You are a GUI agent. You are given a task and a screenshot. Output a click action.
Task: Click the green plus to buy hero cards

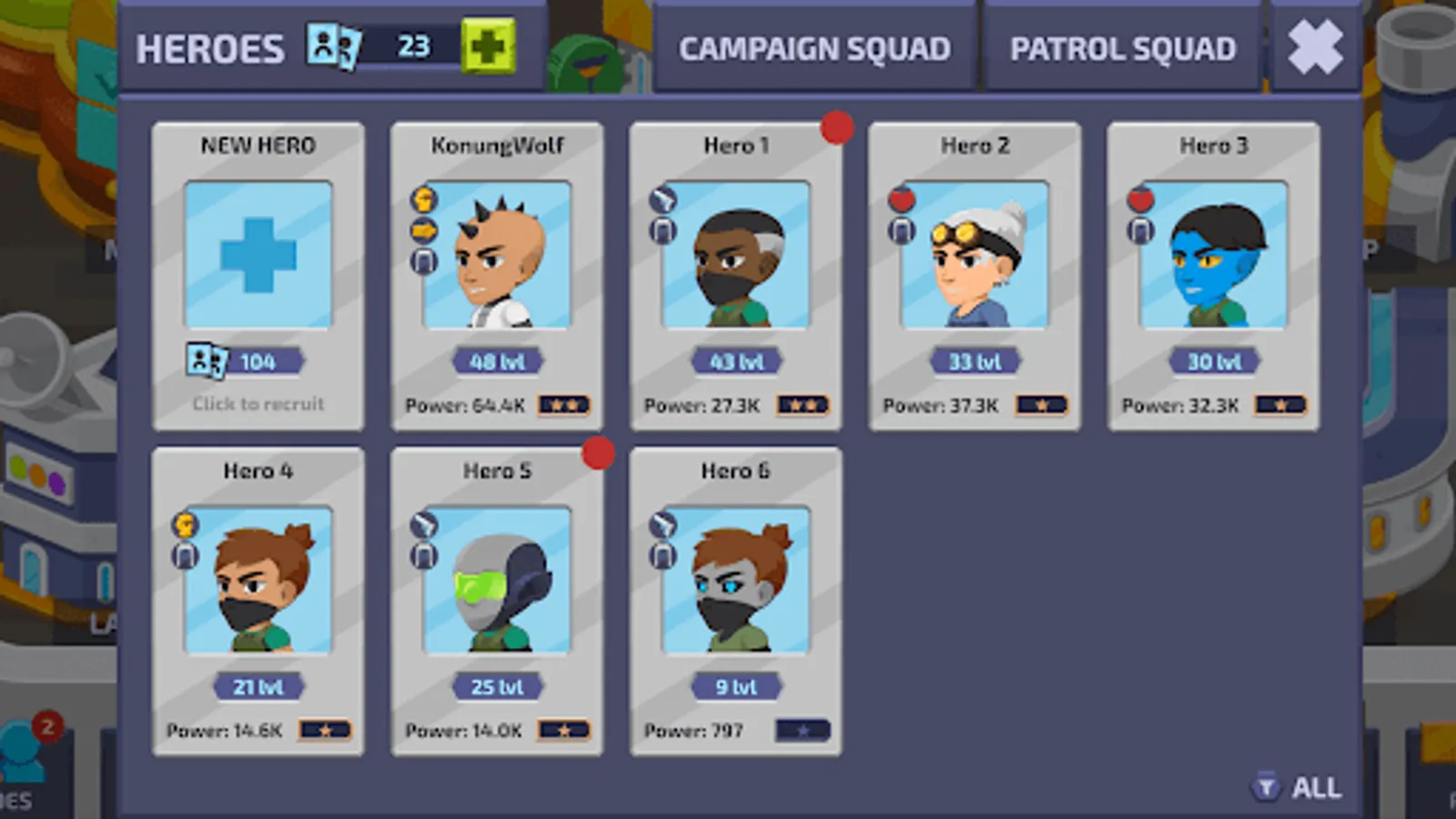[x=490, y=45]
